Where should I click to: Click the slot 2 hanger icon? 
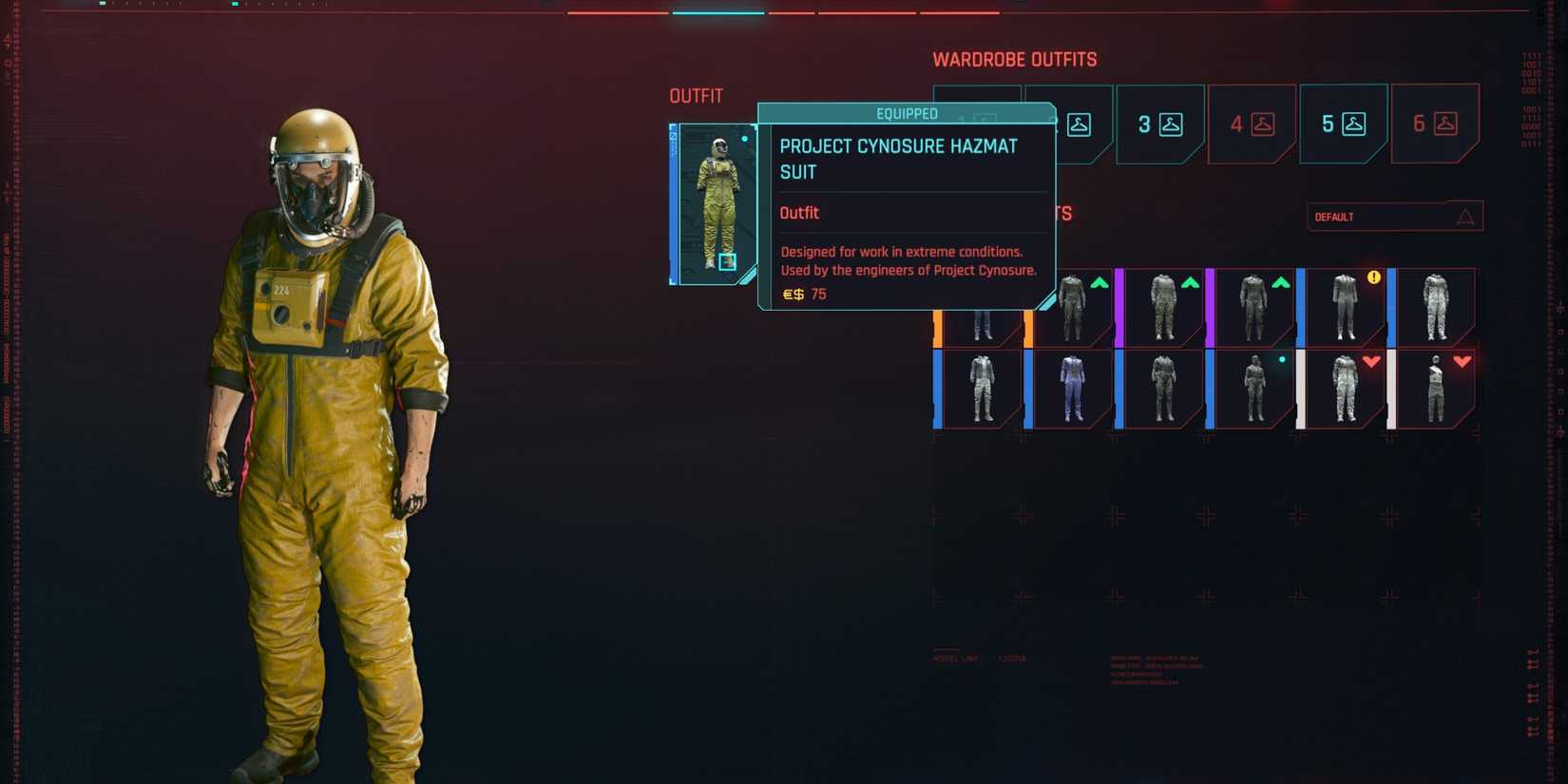click(x=1081, y=124)
